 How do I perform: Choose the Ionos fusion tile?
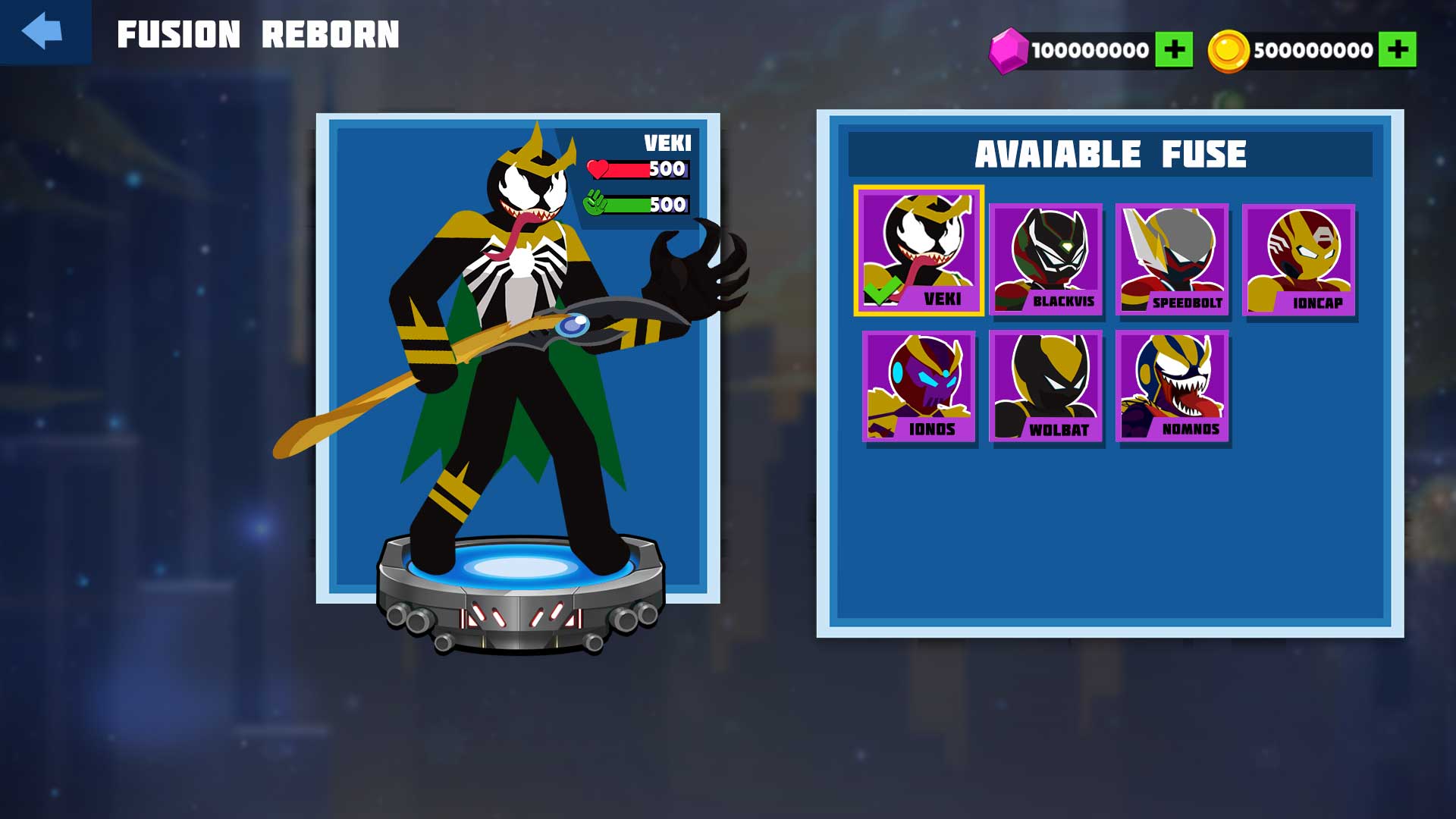[918, 386]
